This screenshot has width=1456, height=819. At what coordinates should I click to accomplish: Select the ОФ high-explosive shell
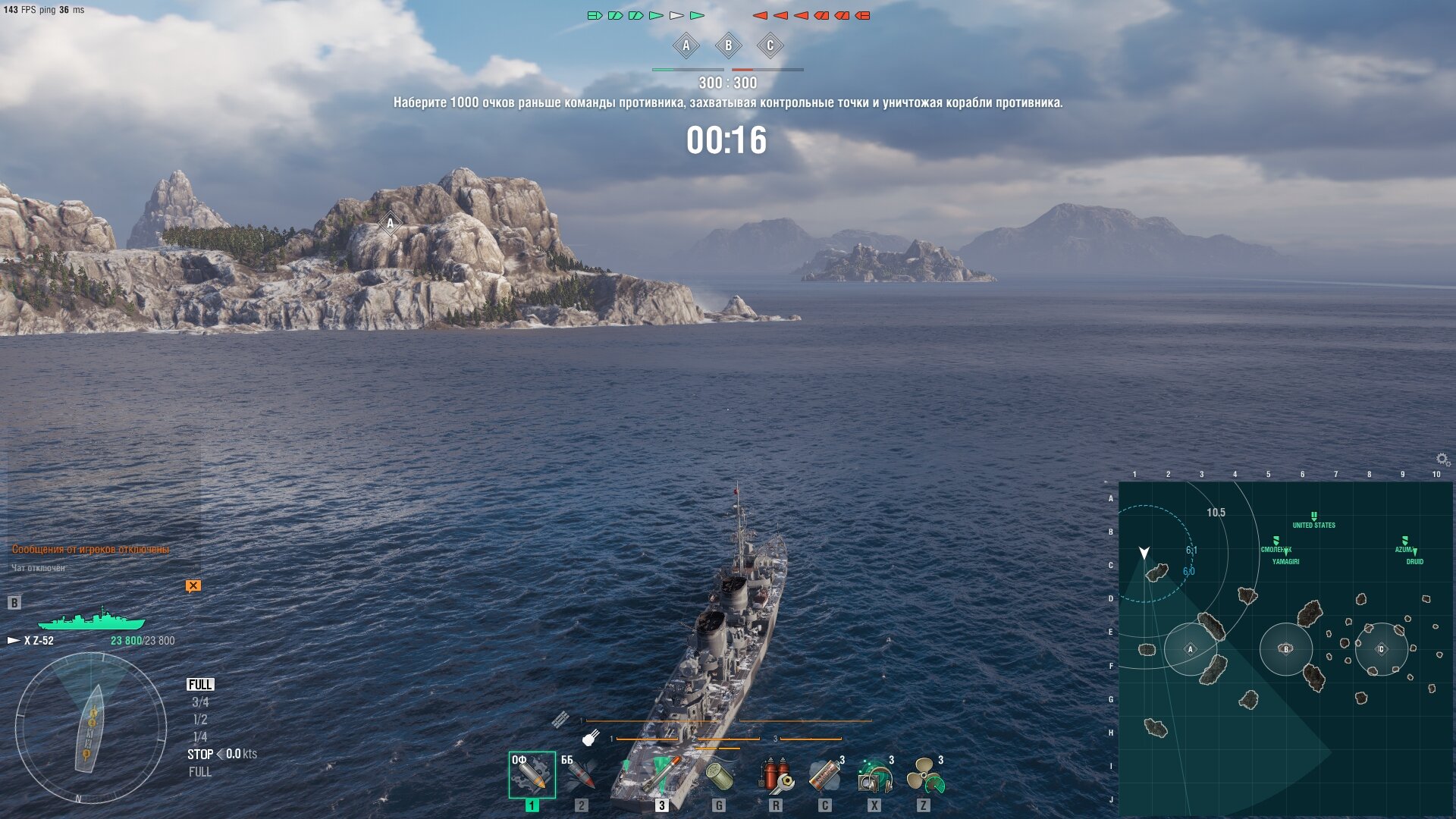coord(532,775)
